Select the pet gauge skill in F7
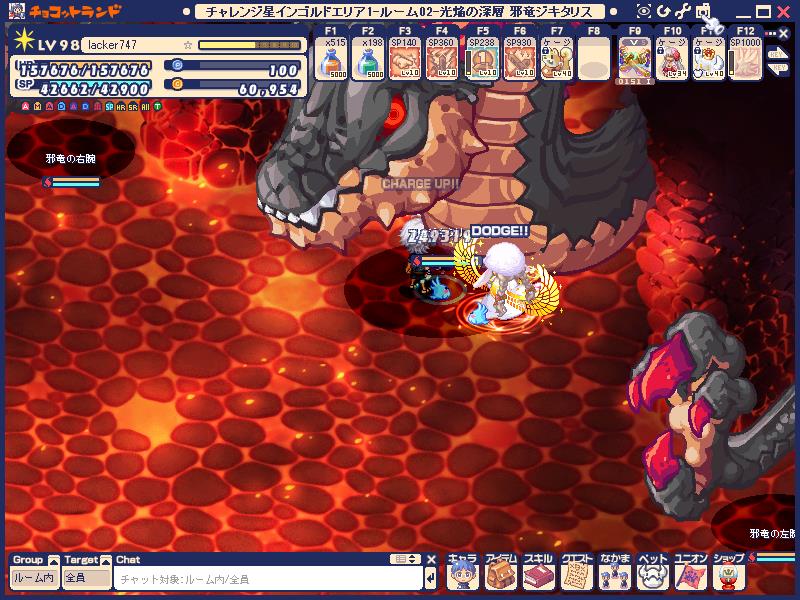The height and width of the screenshot is (600, 800). tap(557, 61)
